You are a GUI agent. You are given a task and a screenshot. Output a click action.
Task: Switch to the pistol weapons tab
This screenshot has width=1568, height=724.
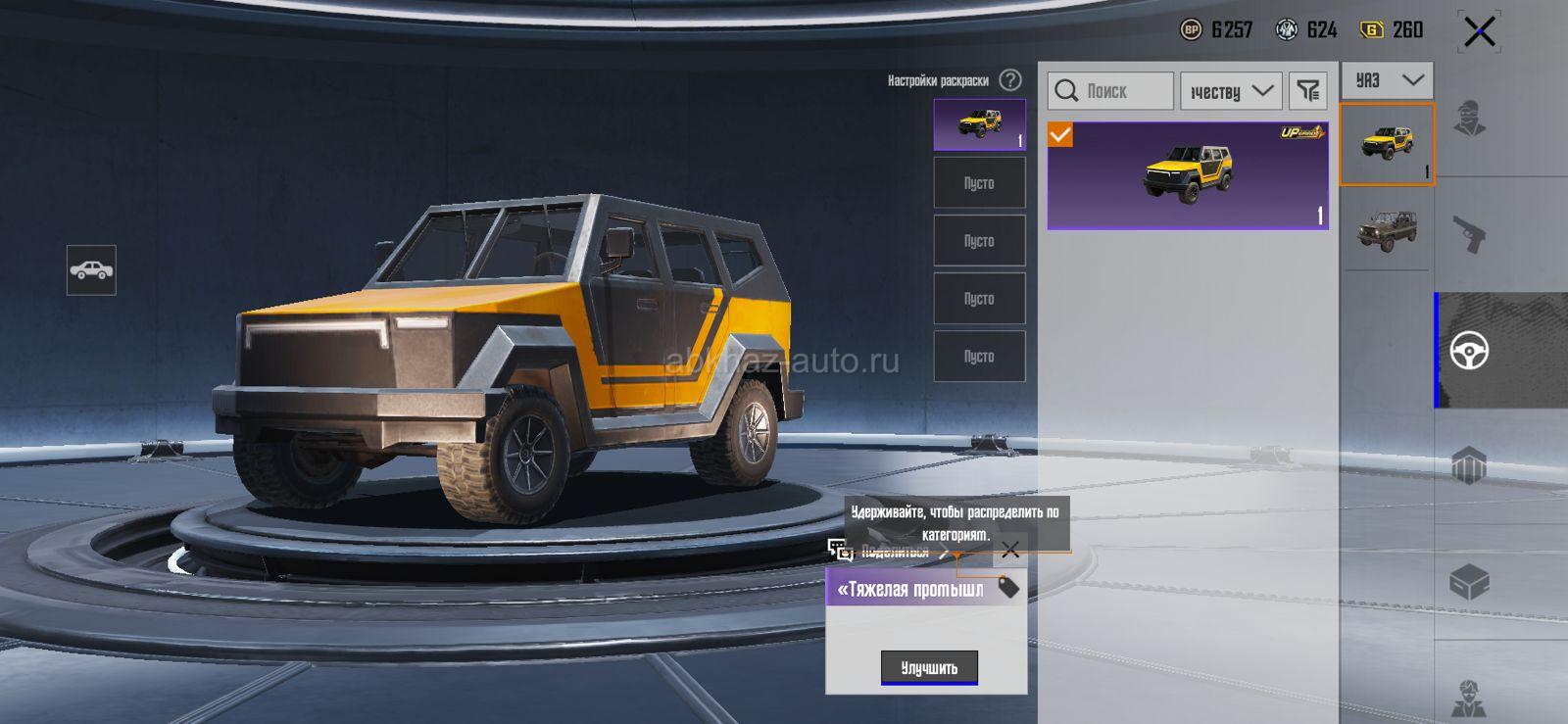click(1469, 234)
